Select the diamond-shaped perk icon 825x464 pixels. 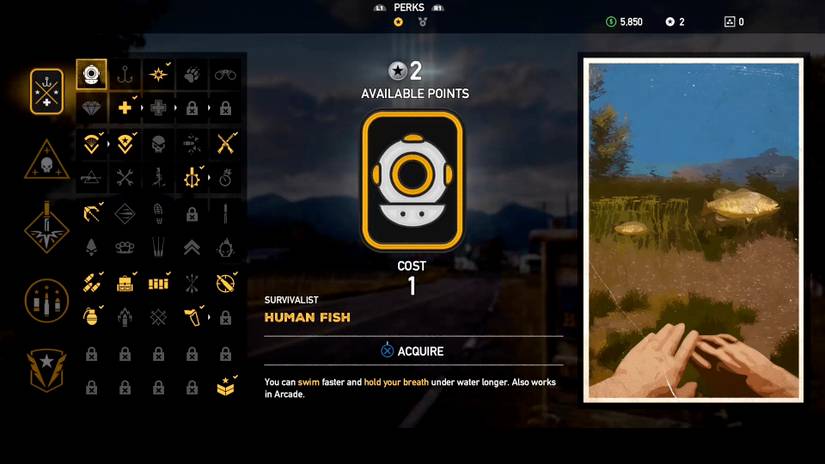click(x=91, y=108)
